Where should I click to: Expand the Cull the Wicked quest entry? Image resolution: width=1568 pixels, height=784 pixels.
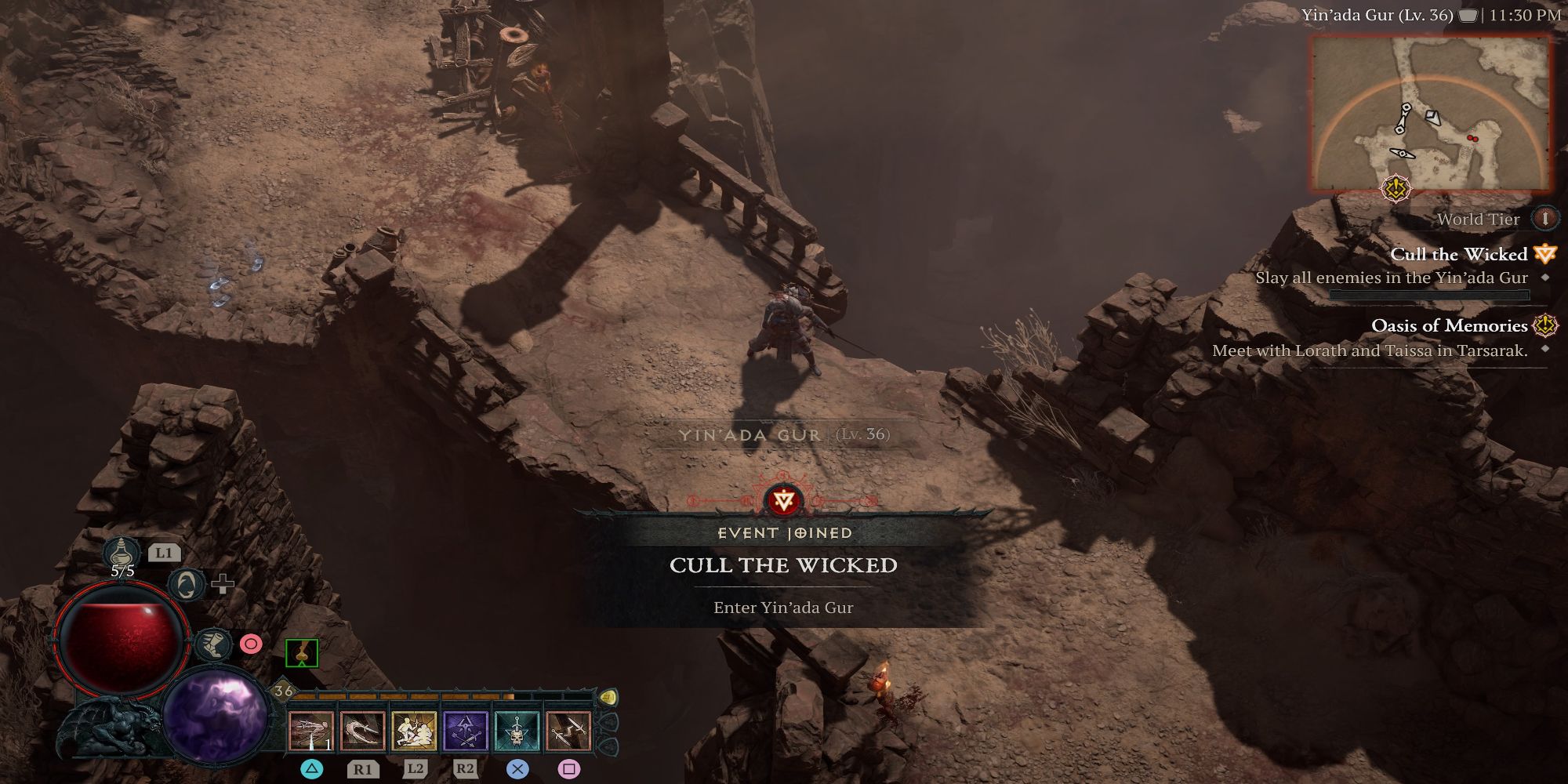[1458, 255]
